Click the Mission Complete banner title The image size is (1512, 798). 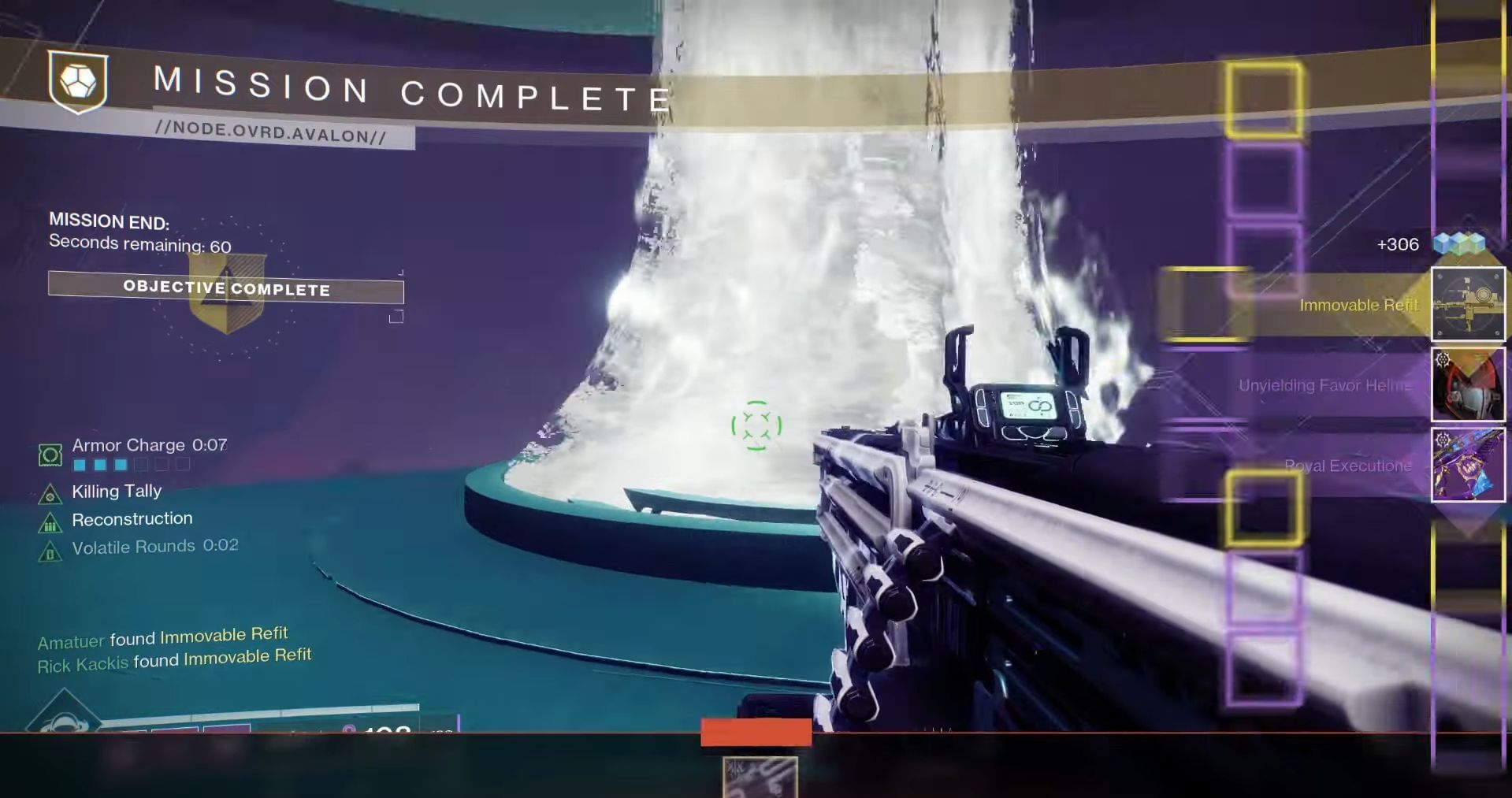click(410, 87)
